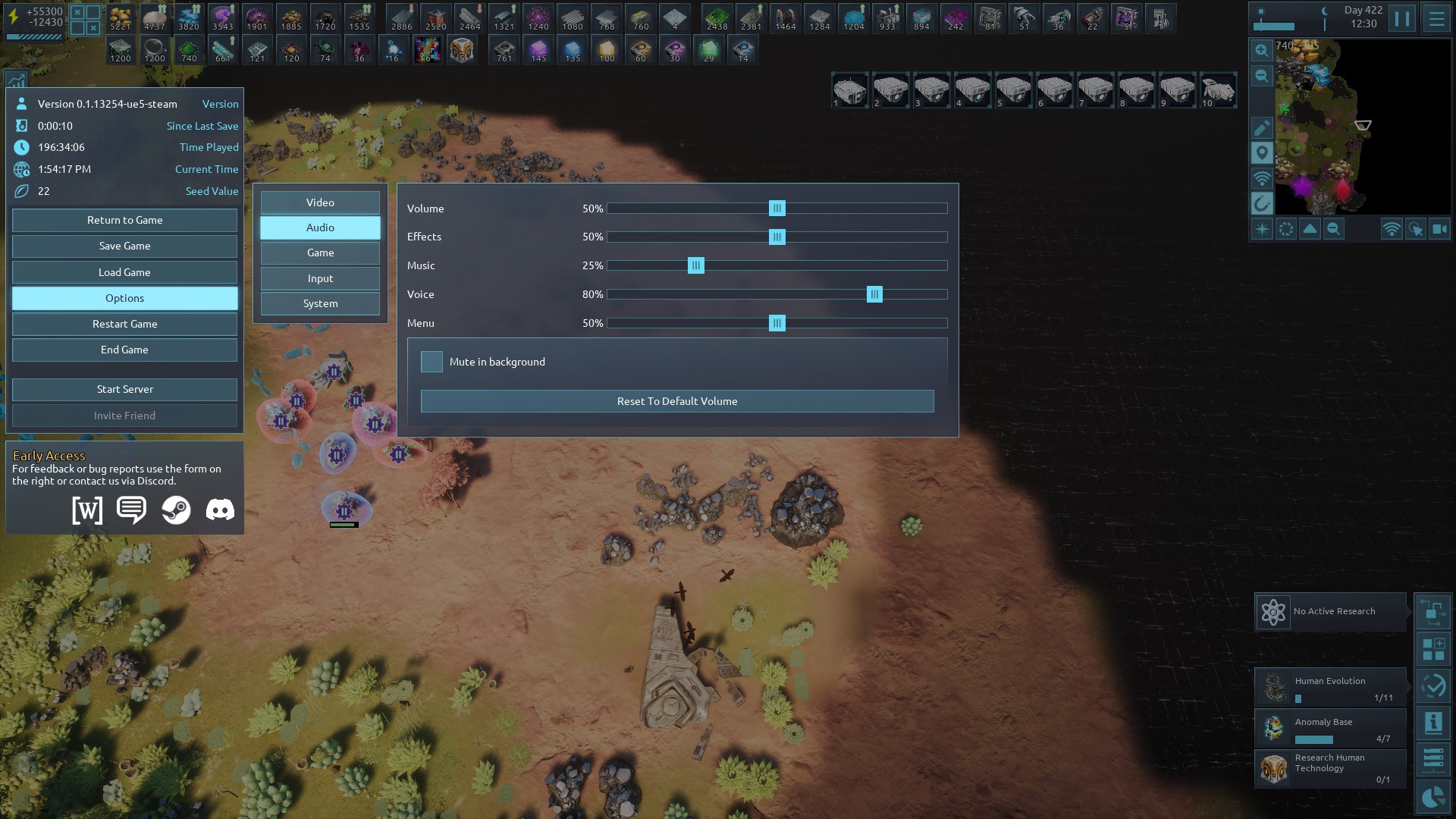The image size is (1456, 819).
Task: Click Reset To Default Volume
Action: pyautogui.click(x=676, y=401)
